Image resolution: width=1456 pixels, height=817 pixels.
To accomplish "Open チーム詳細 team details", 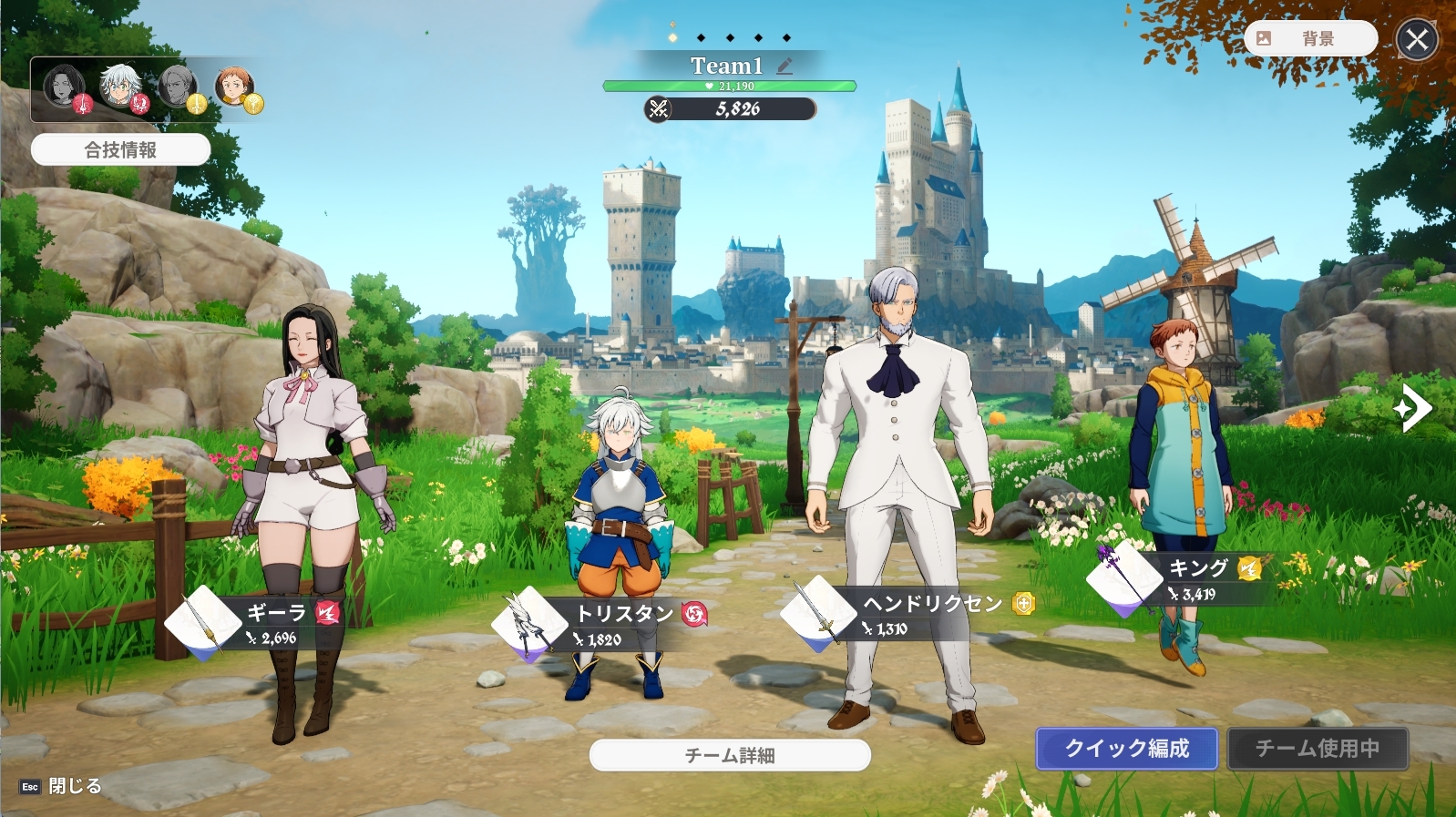I will click(730, 755).
